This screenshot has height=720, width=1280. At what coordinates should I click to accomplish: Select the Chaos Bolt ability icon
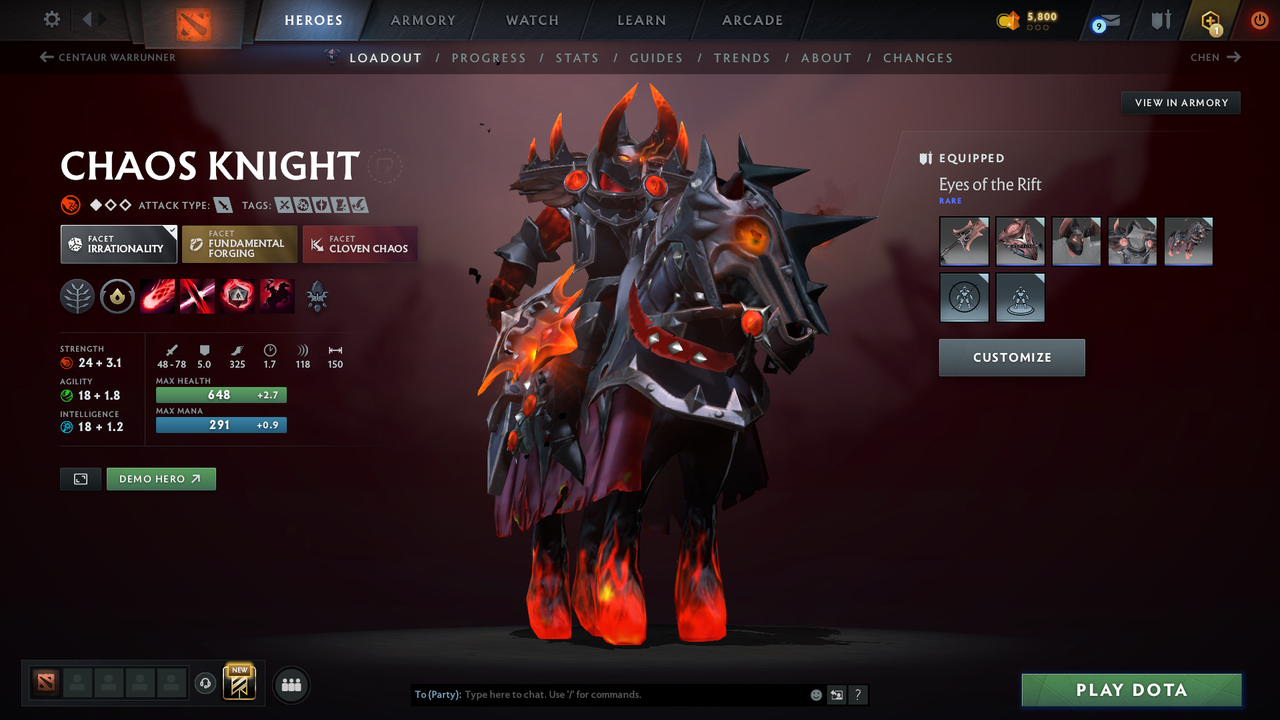click(157, 296)
